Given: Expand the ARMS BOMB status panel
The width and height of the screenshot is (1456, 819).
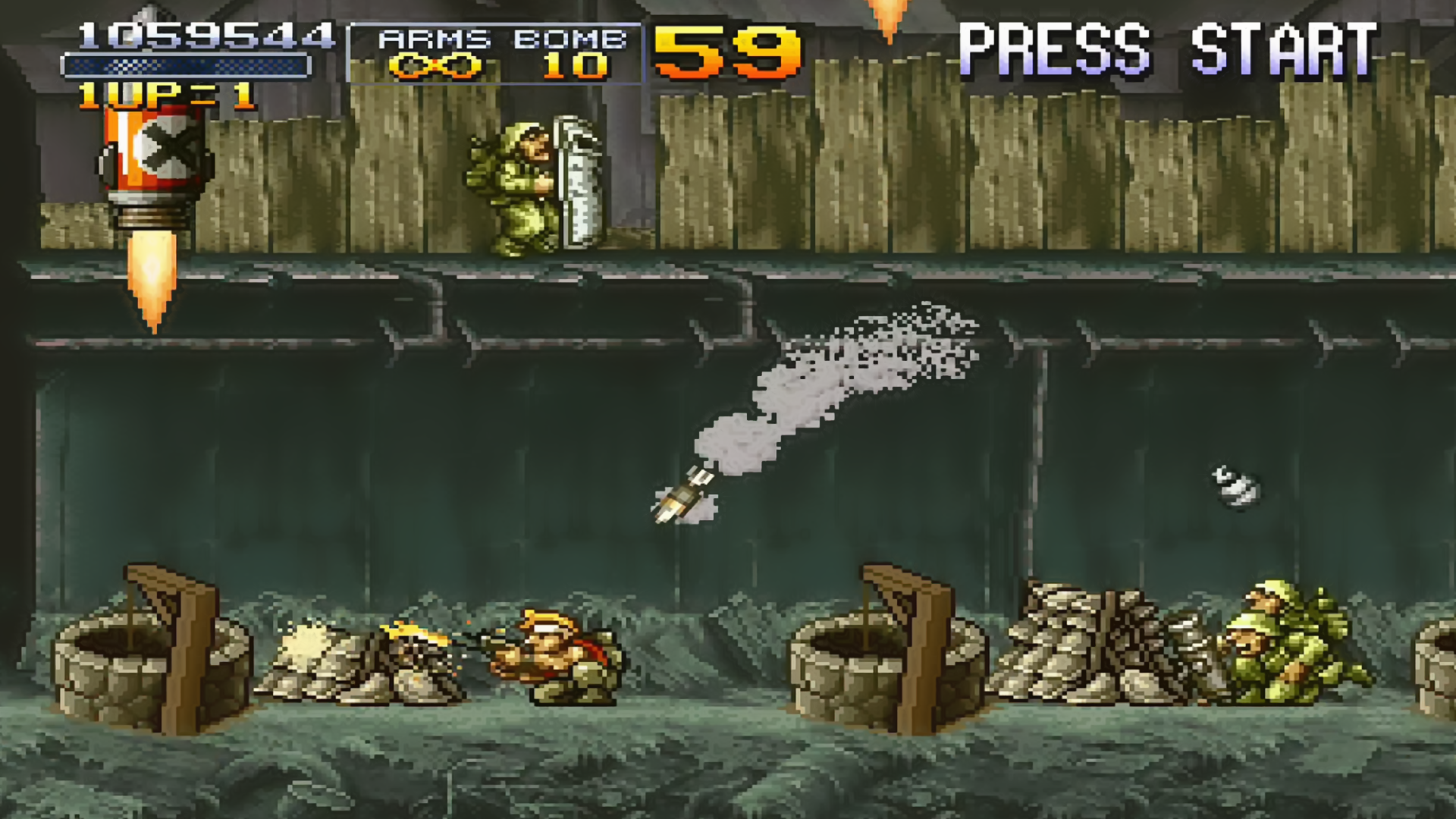Looking at the screenshot, I should point(493,49).
